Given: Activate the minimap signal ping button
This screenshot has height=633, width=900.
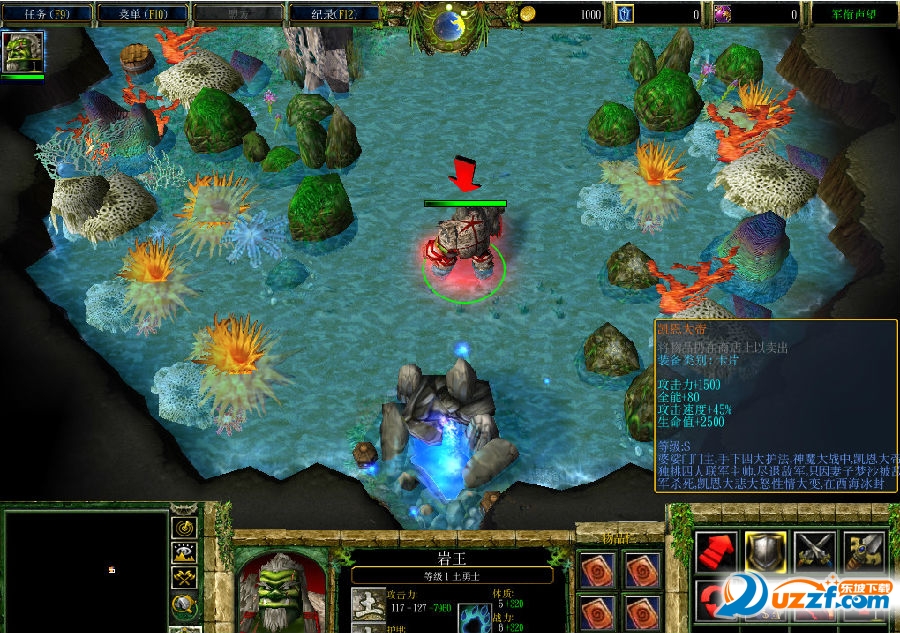Looking at the screenshot, I should [185, 527].
